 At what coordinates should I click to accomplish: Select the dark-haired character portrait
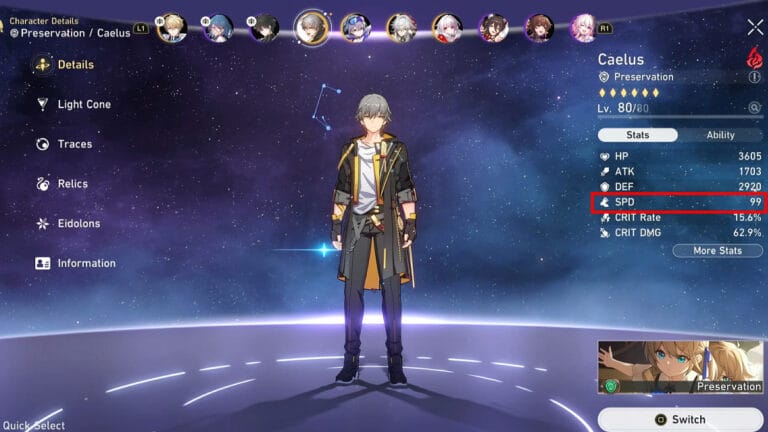[x=265, y=27]
